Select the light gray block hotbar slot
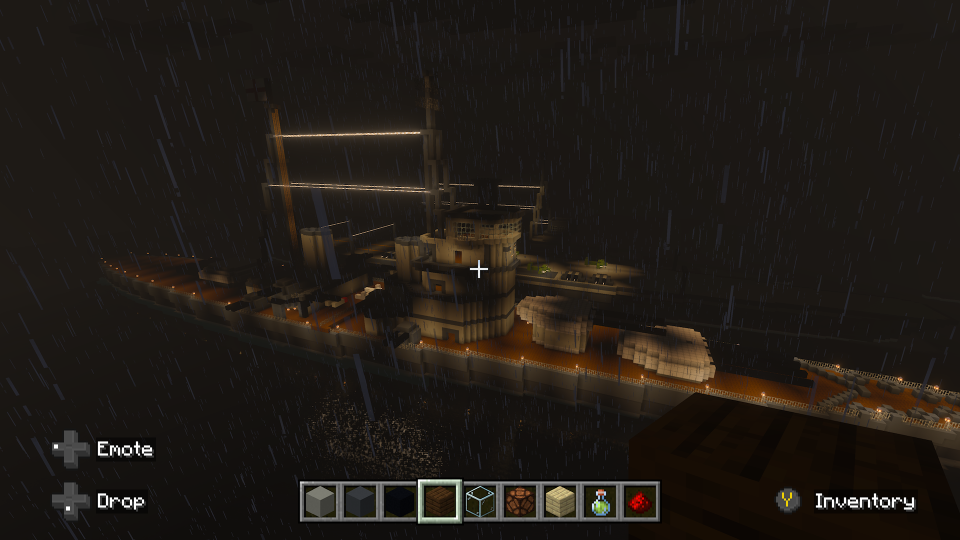The width and height of the screenshot is (960, 540). [x=320, y=501]
